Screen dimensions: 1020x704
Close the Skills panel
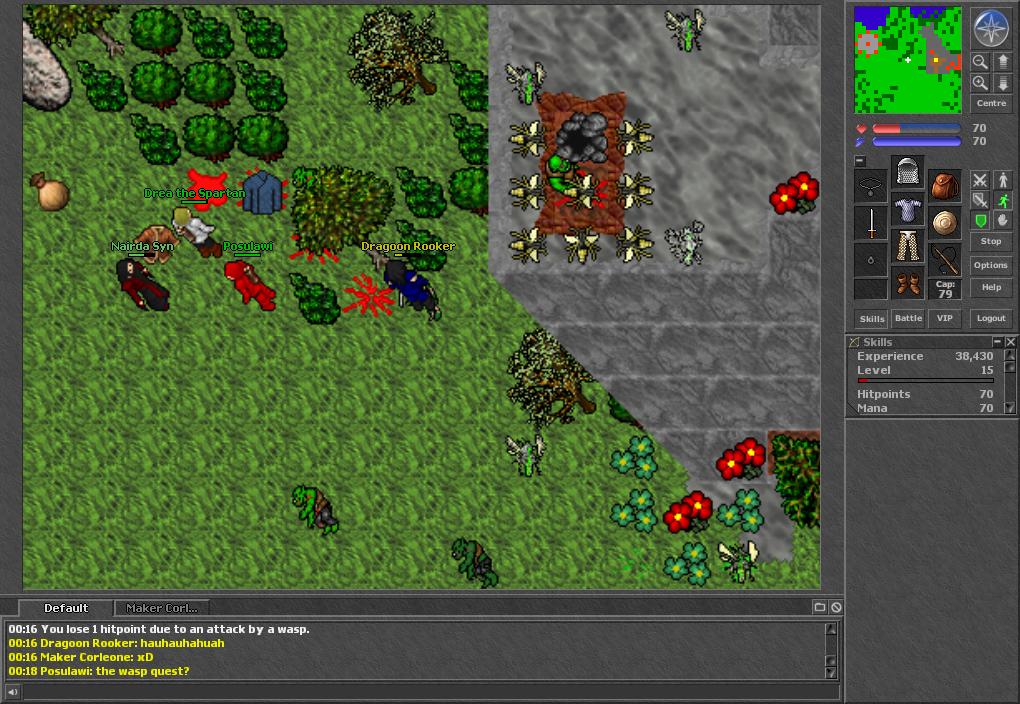tap(1010, 342)
